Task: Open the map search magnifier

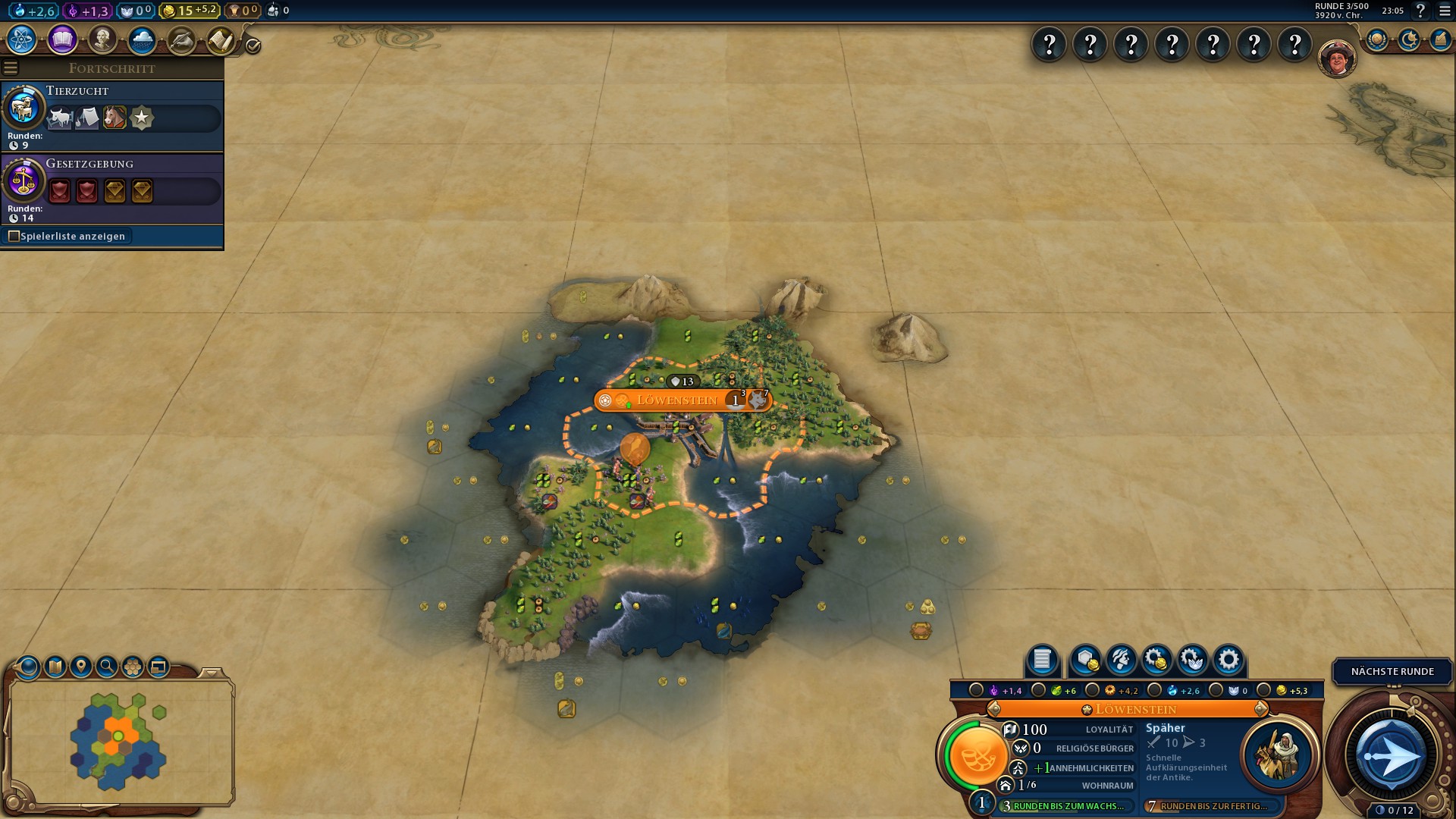Action: [x=107, y=667]
